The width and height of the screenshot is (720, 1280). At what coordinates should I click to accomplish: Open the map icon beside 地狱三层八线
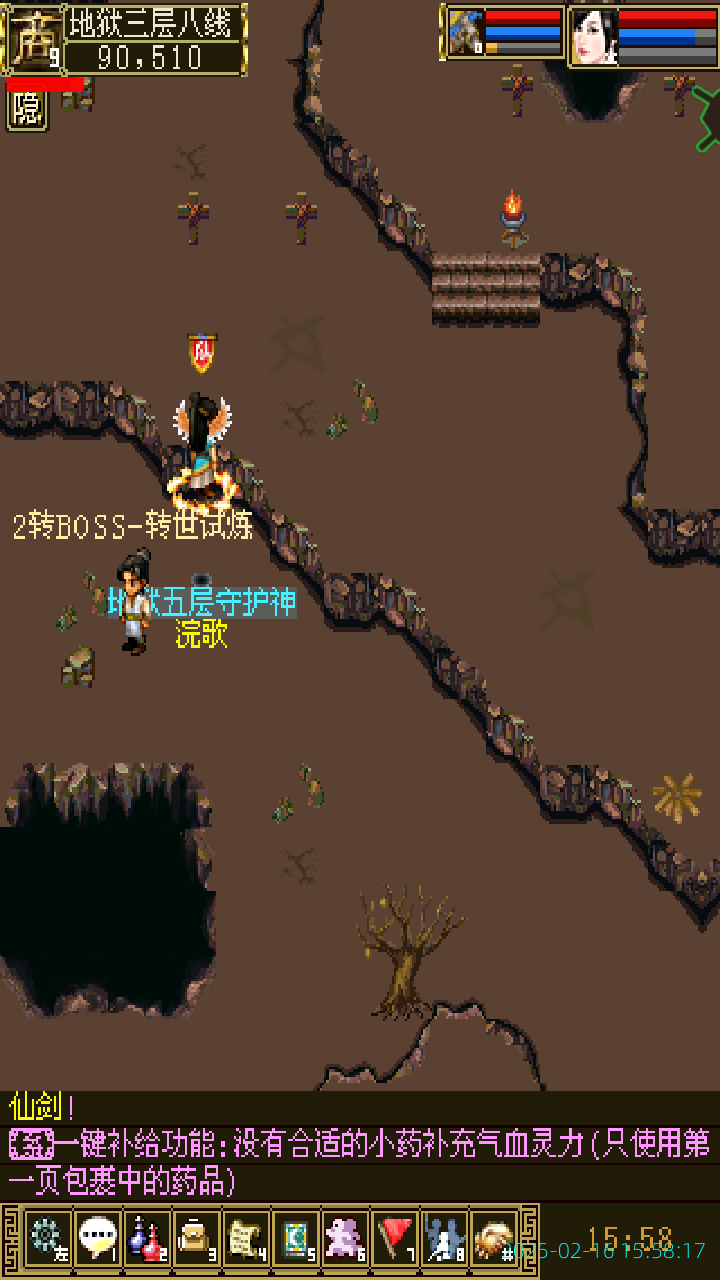31,38
